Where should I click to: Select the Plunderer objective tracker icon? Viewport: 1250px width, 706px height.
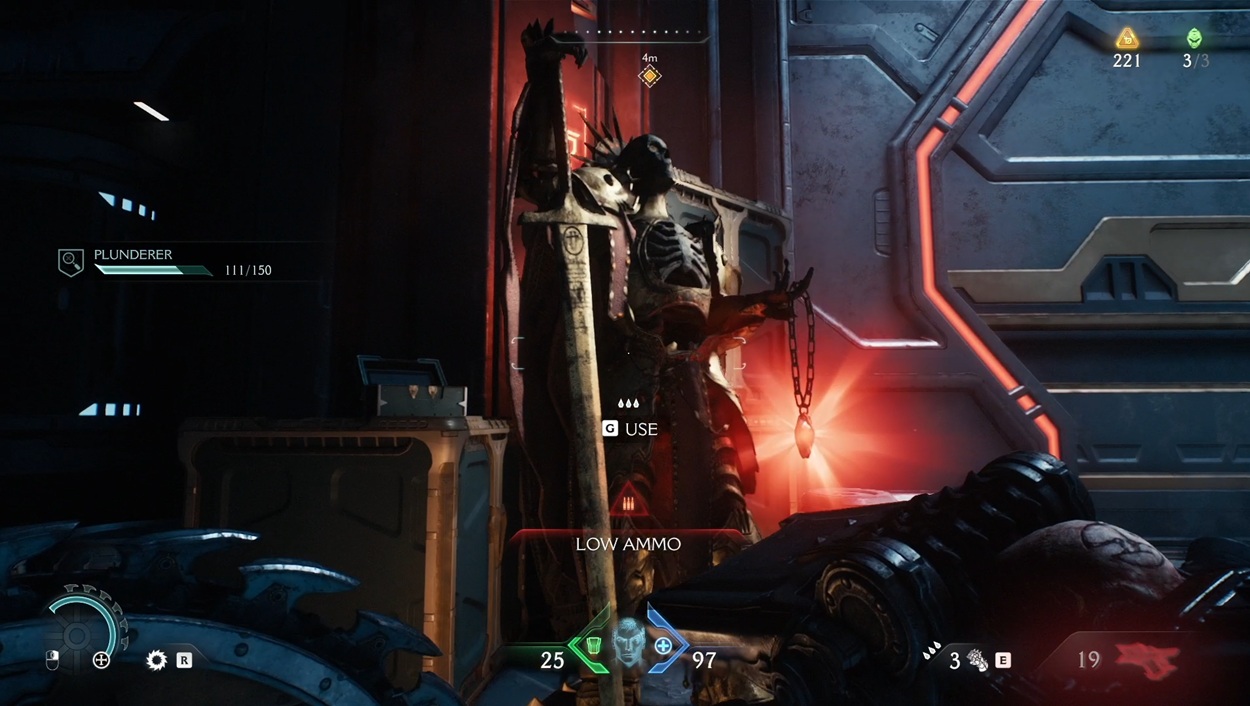pyautogui.click(x=70, y=262)
